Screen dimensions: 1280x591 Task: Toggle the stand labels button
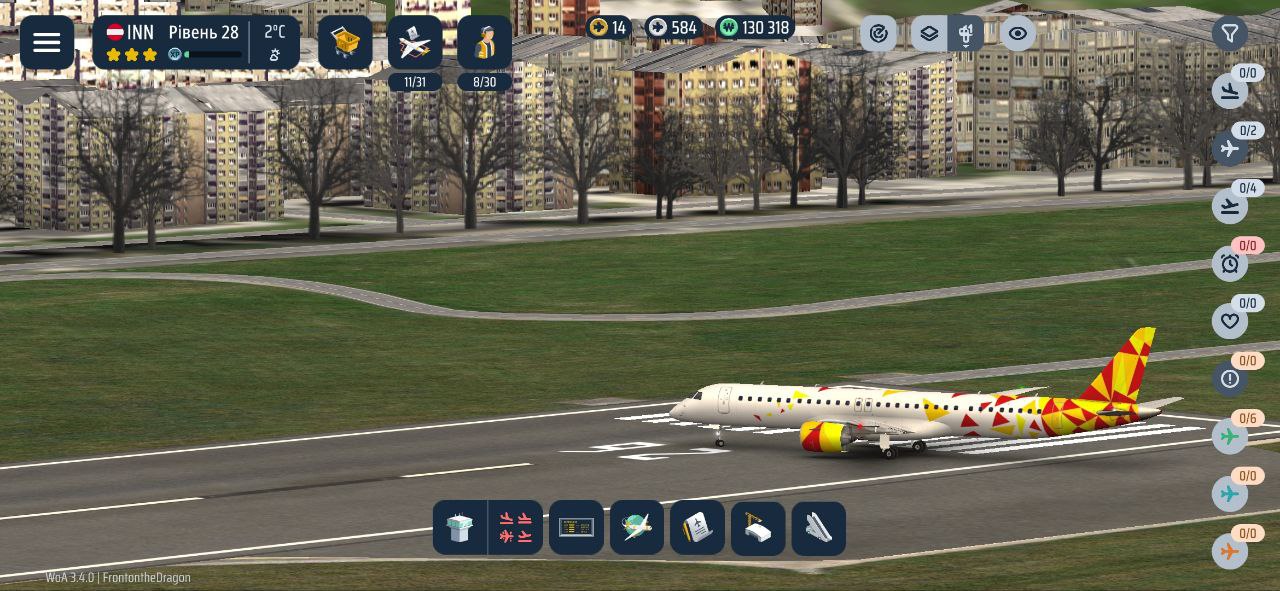coord(966,34)
